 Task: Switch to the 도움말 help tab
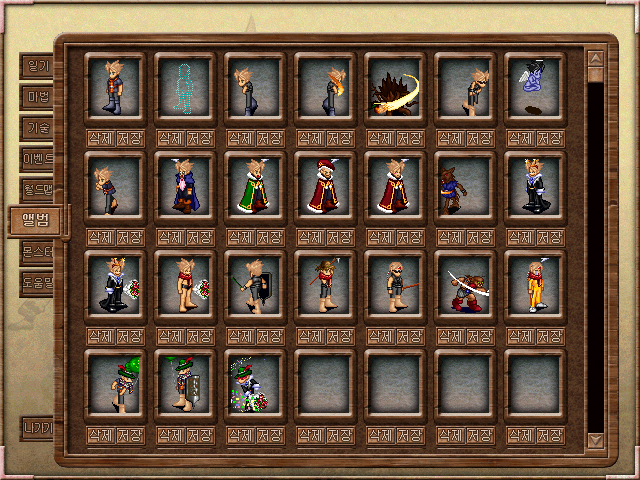[37, 282]
